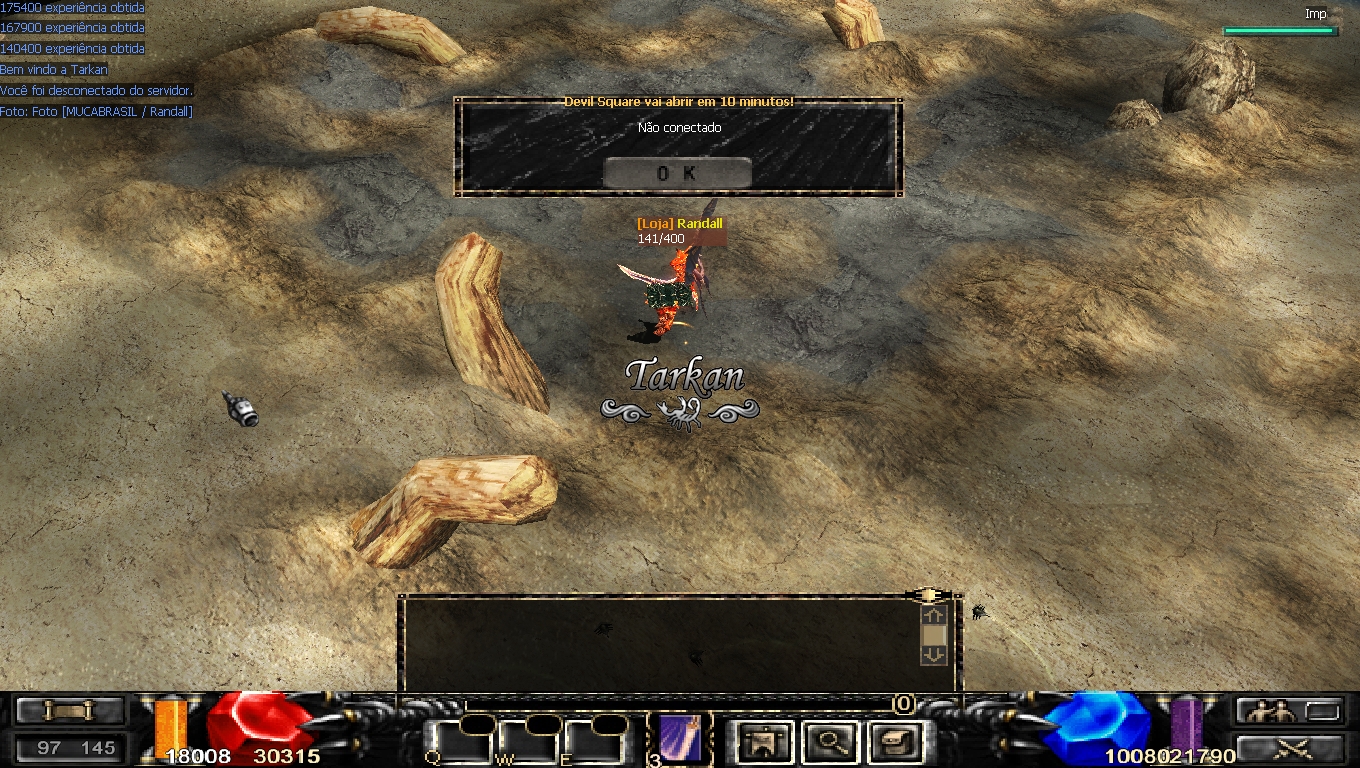Confirm the Não conectado dialog with OK

[677, 173]
